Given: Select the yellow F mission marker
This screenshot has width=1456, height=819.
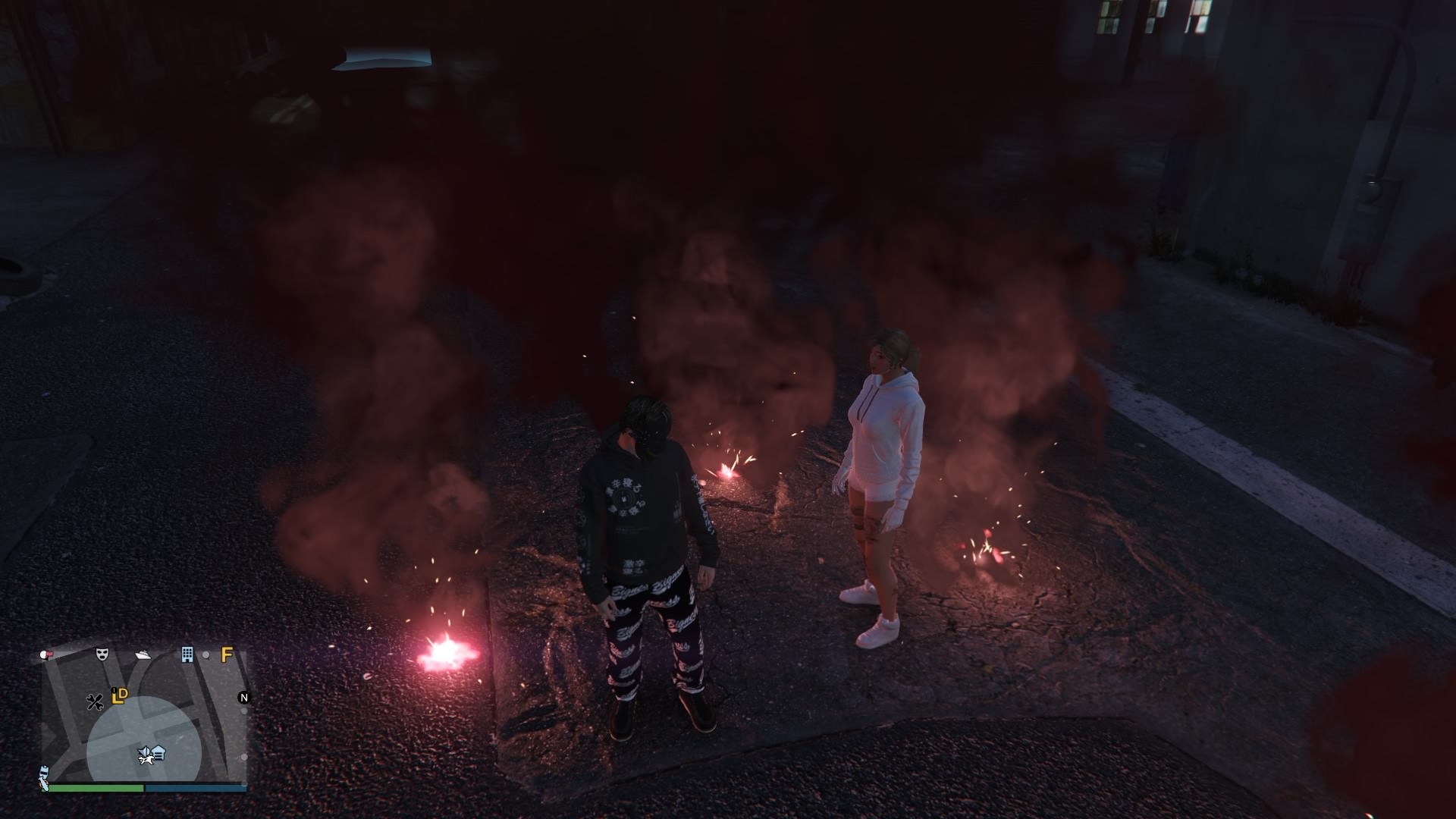Looking at the screenshot, I should [226, 654].
